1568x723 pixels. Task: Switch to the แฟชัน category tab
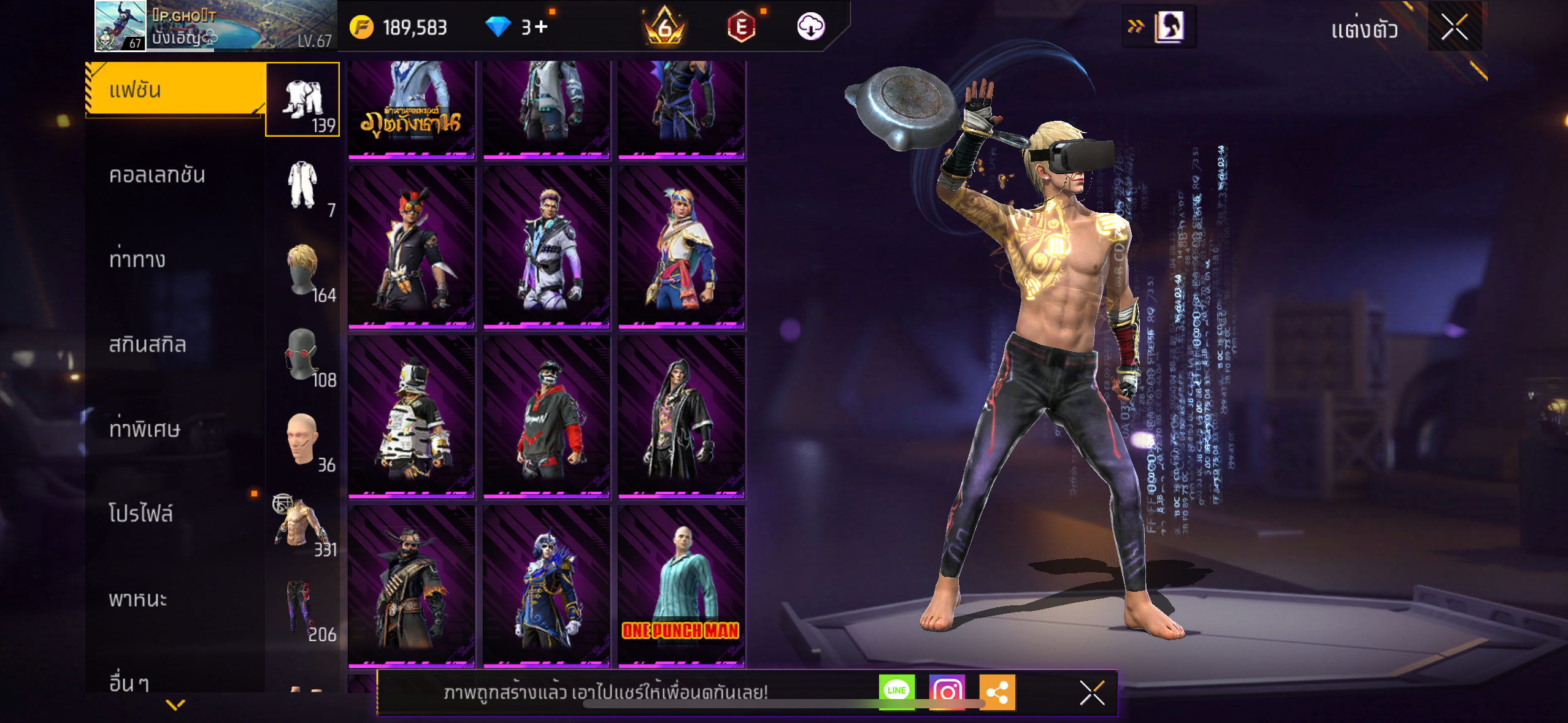click(175, 90)
